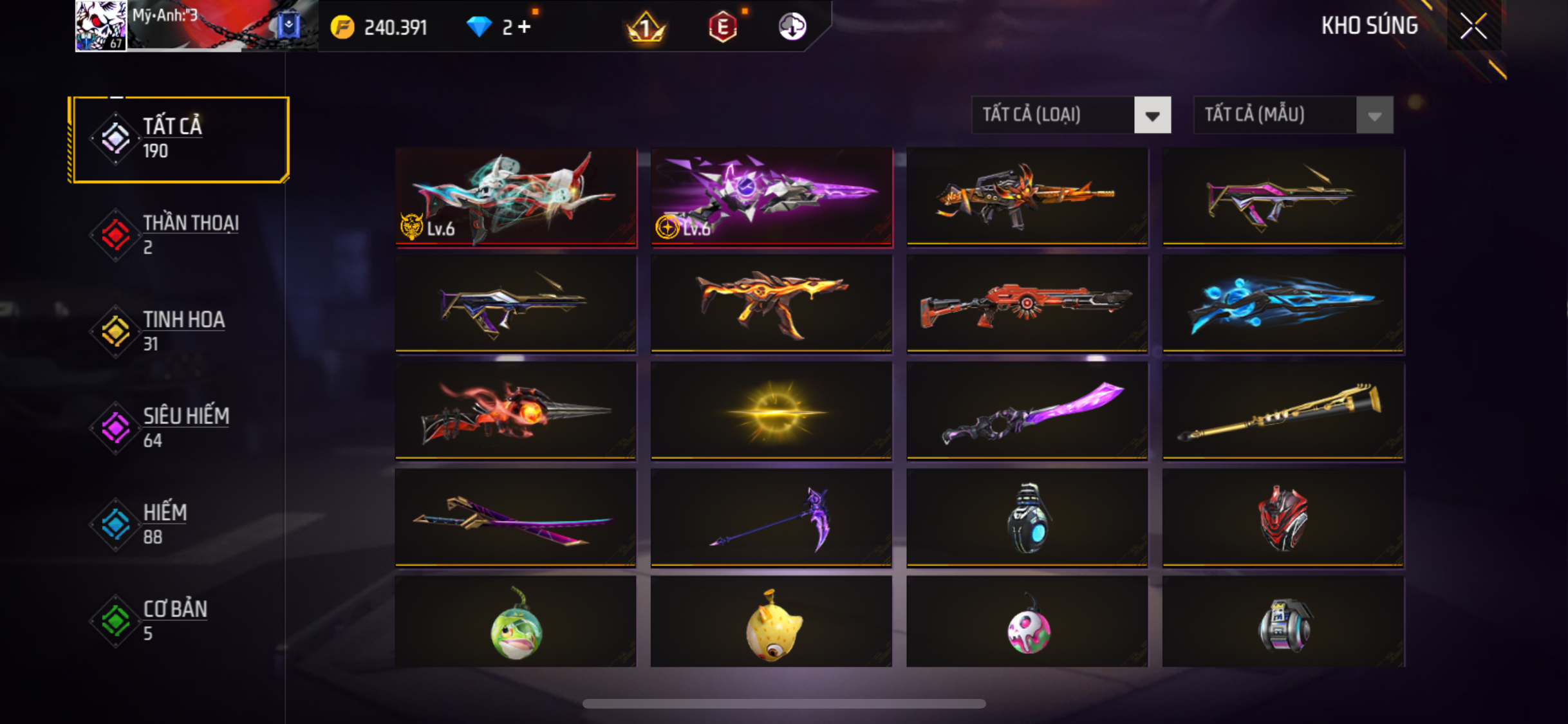Select the purple scythe skin
The height and width of the screenshot is (724, 1568).
[772, 518]
